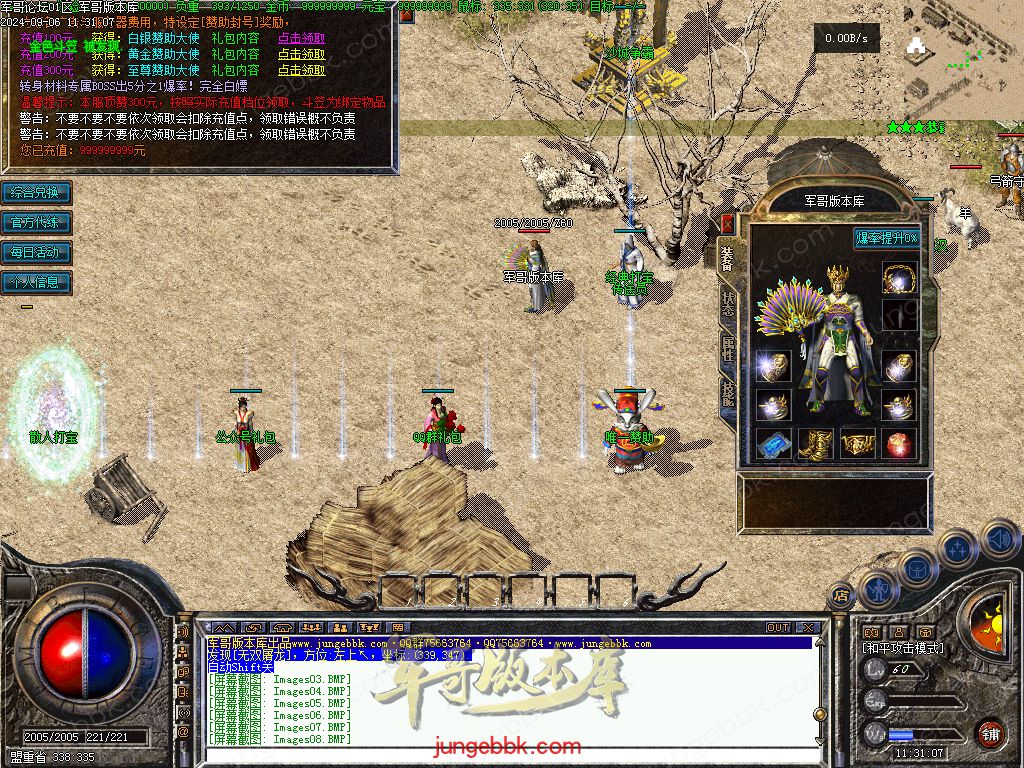The width and height of the screenshot is (1024, 768).
Task: Click the 爆率提升0% button
Action: 886,238
